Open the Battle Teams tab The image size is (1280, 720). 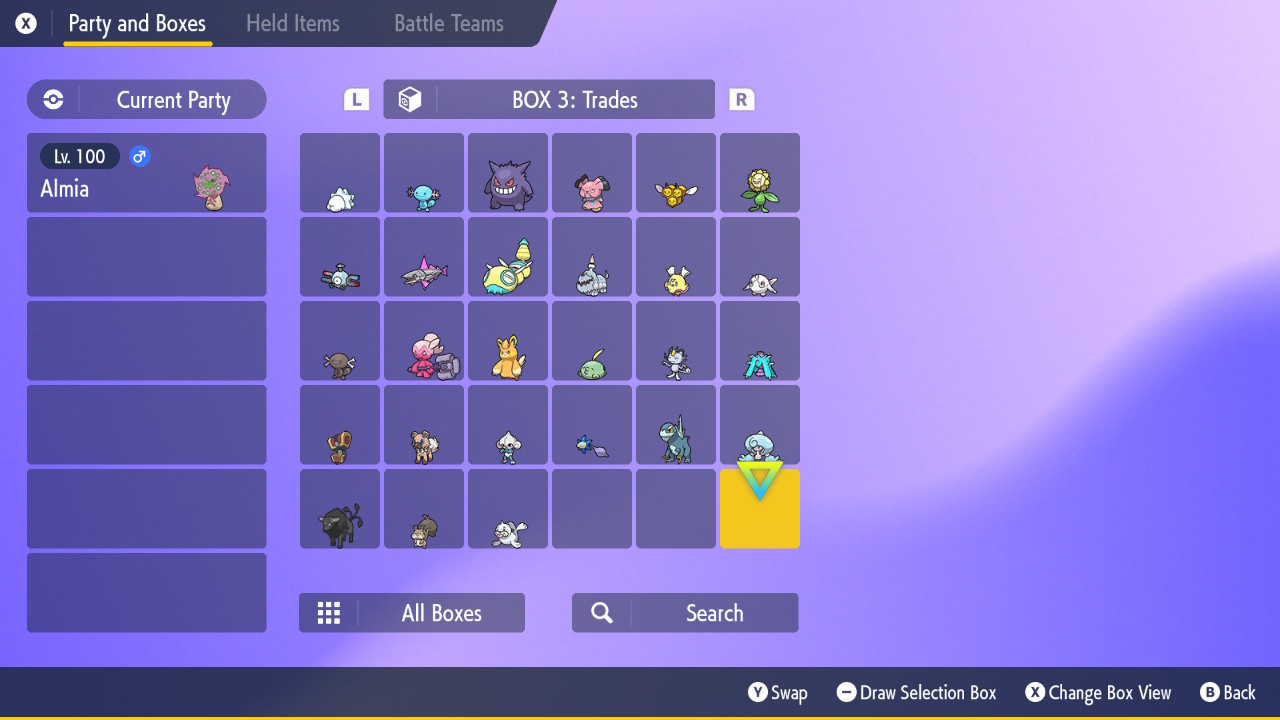pos(448,23)
